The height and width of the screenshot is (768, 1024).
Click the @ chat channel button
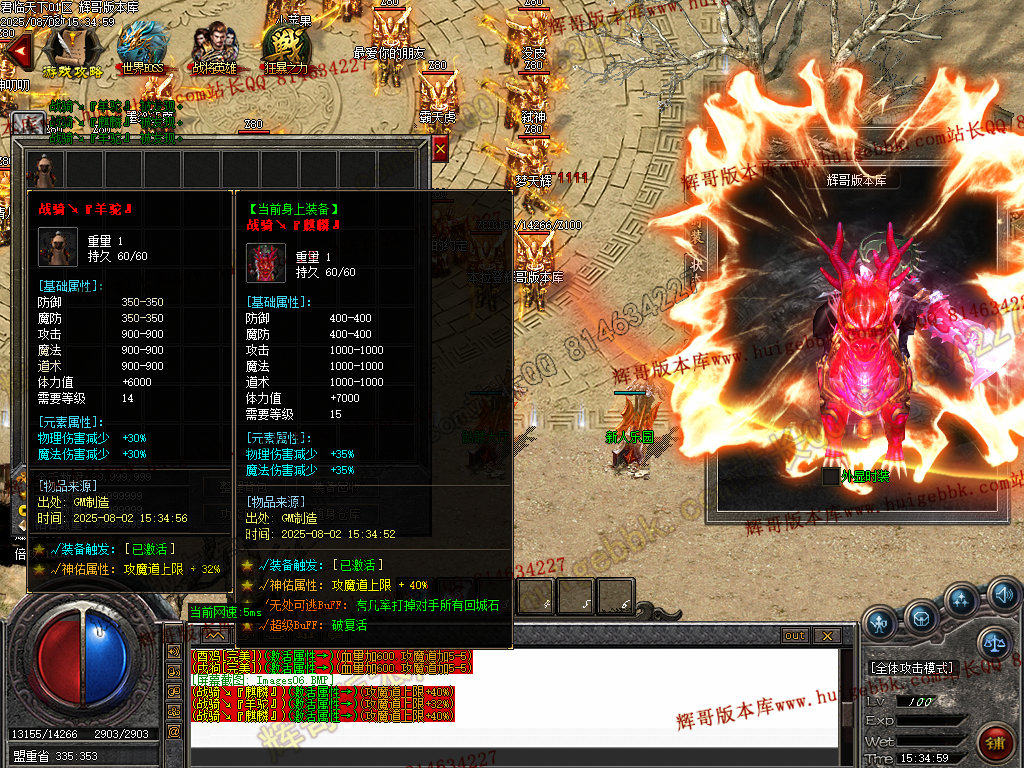pyautogui.click(x=174, y=731)
